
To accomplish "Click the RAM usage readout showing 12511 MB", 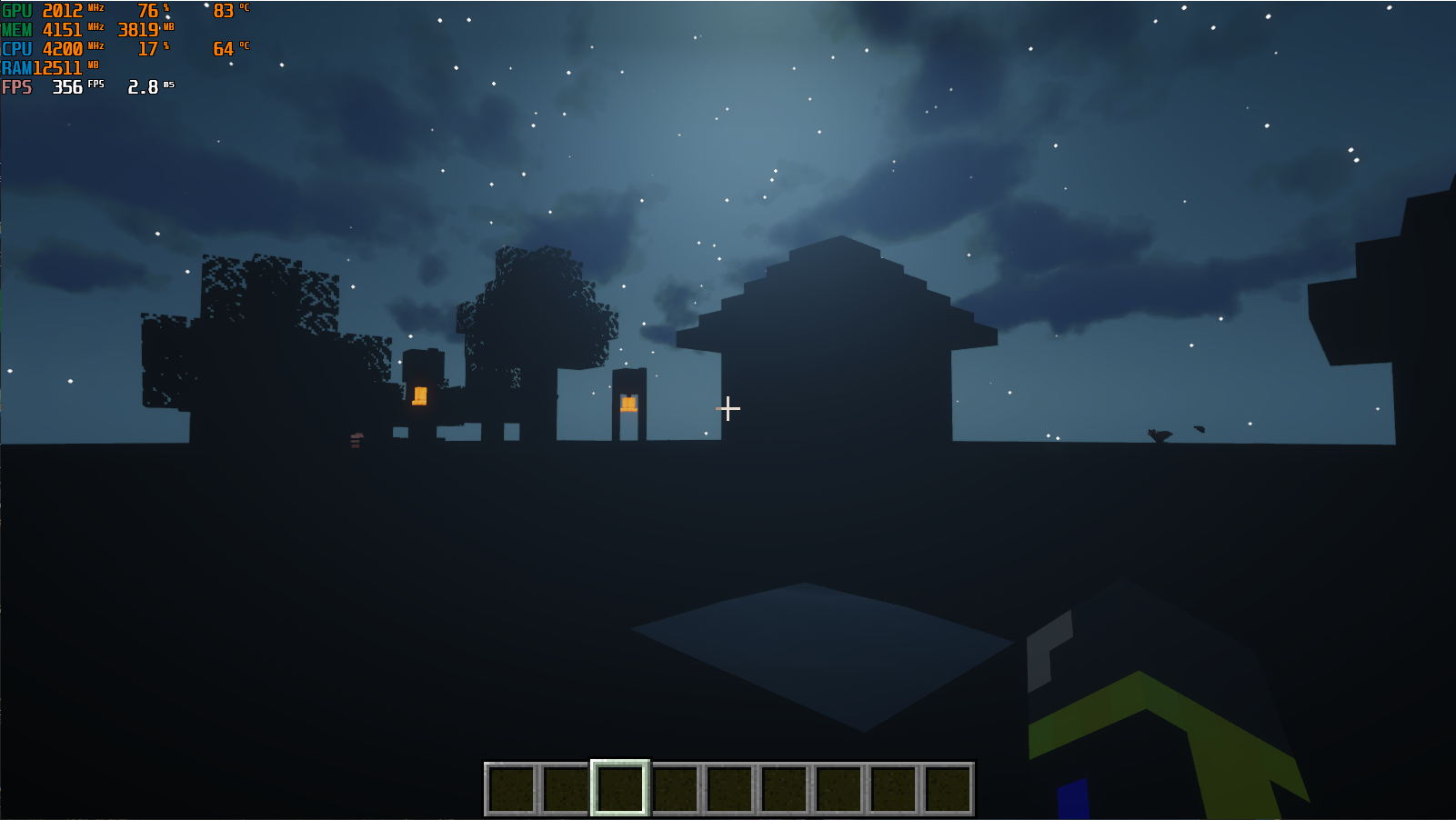I will (57, 68).
